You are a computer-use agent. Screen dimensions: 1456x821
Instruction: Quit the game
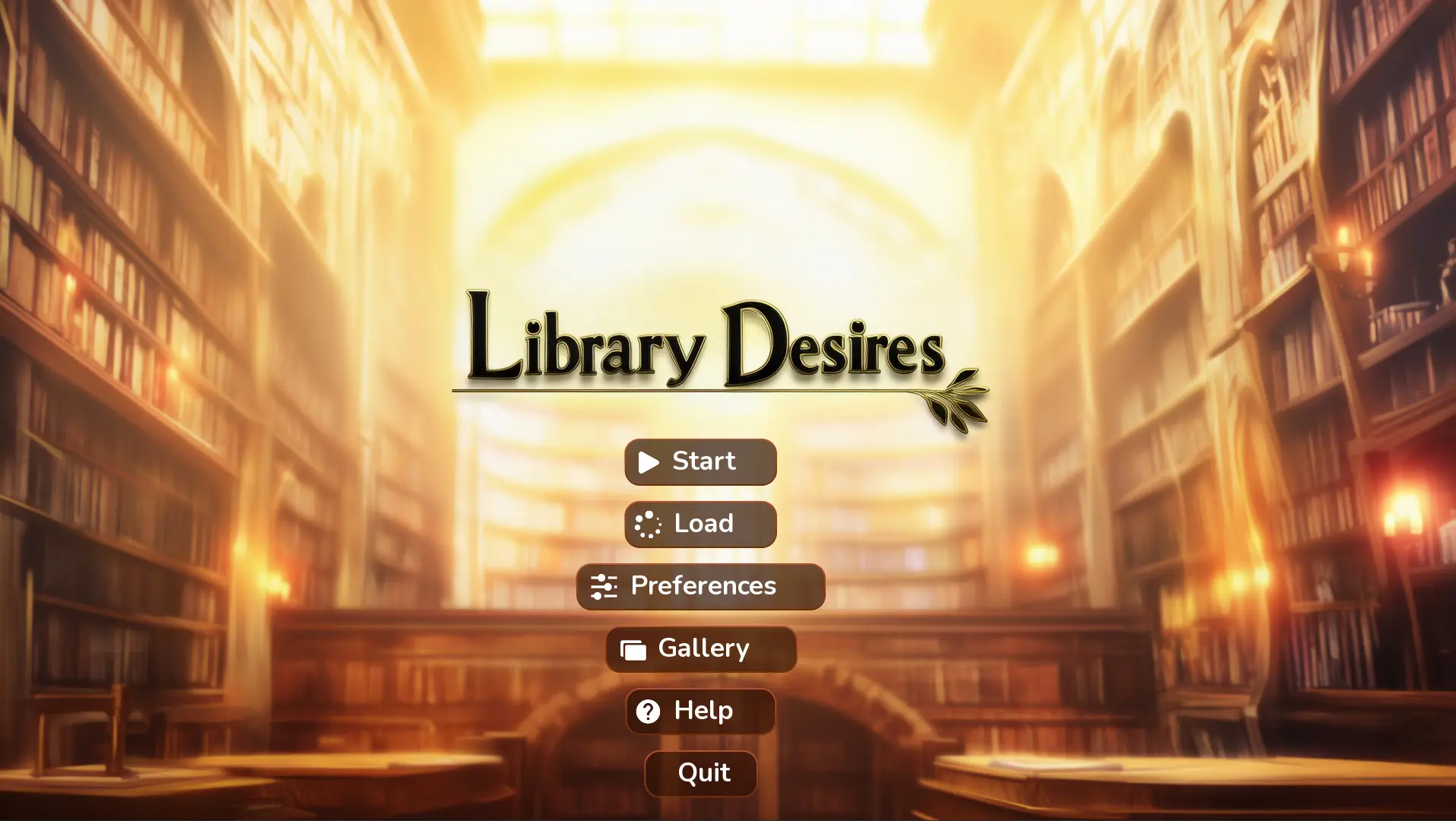point(699,772)
